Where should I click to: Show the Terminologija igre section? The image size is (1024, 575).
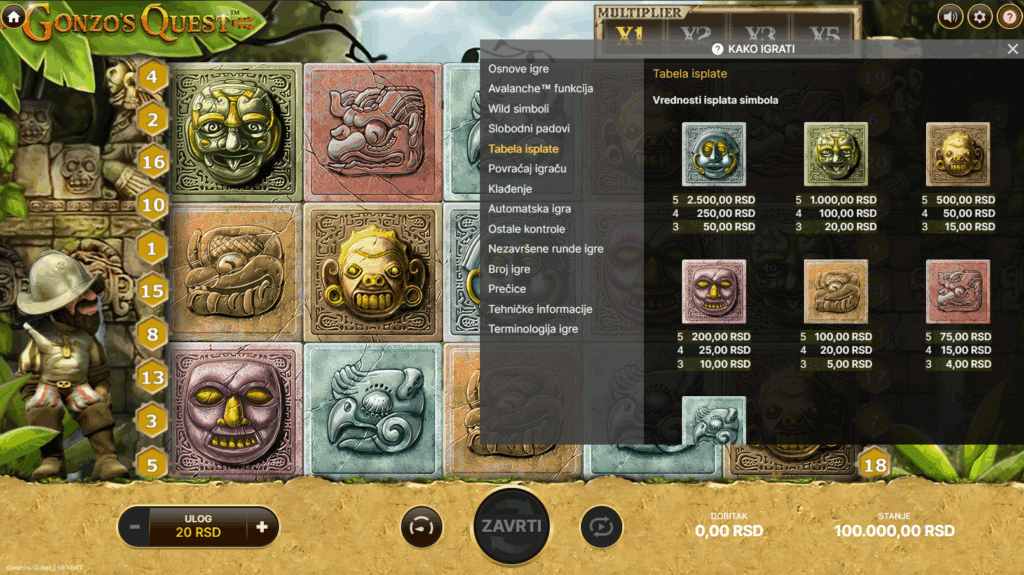point(533,329)
